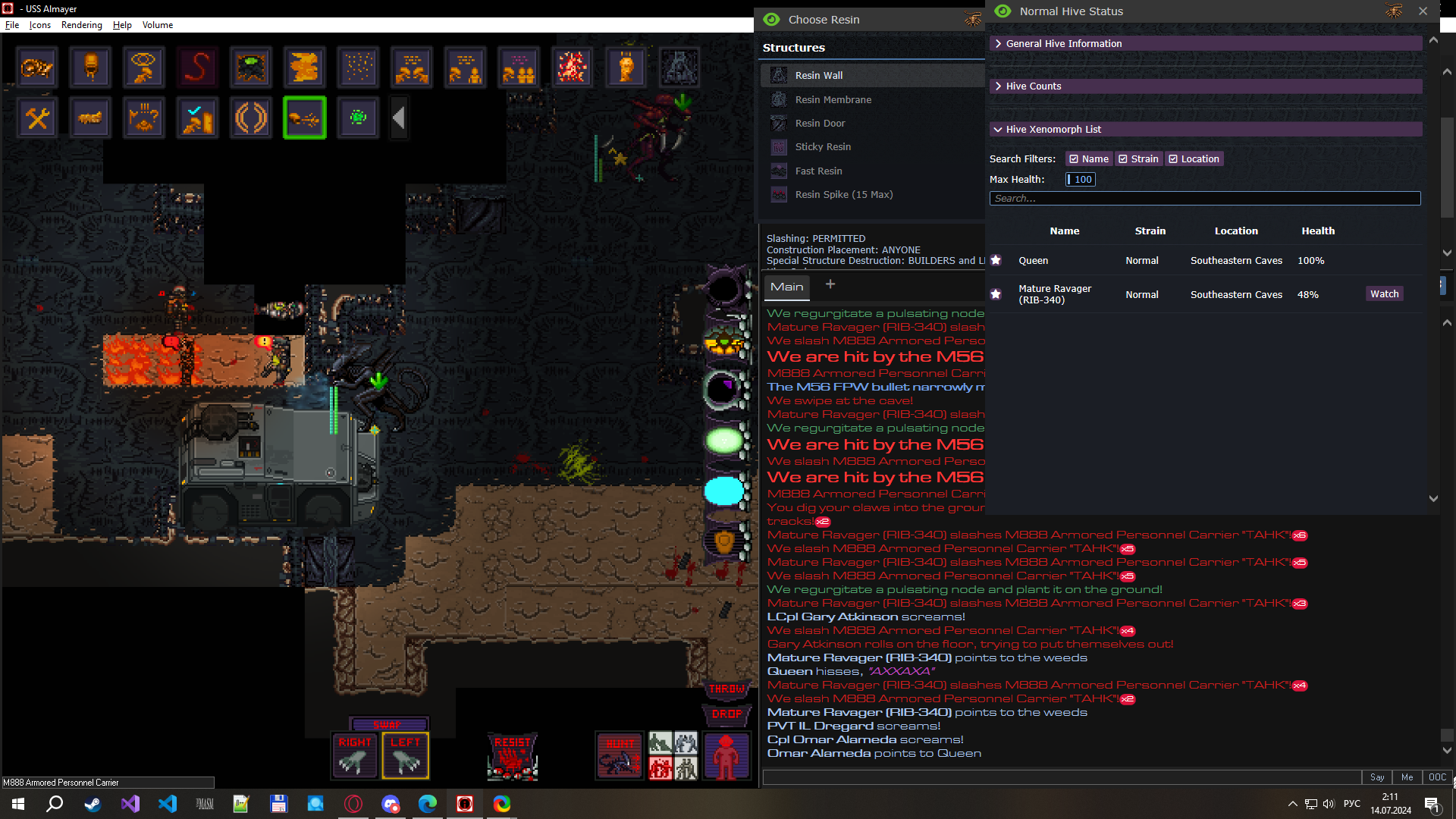Select Sticky Resin structure
The image size is (1456, 819).
(823, 147)
